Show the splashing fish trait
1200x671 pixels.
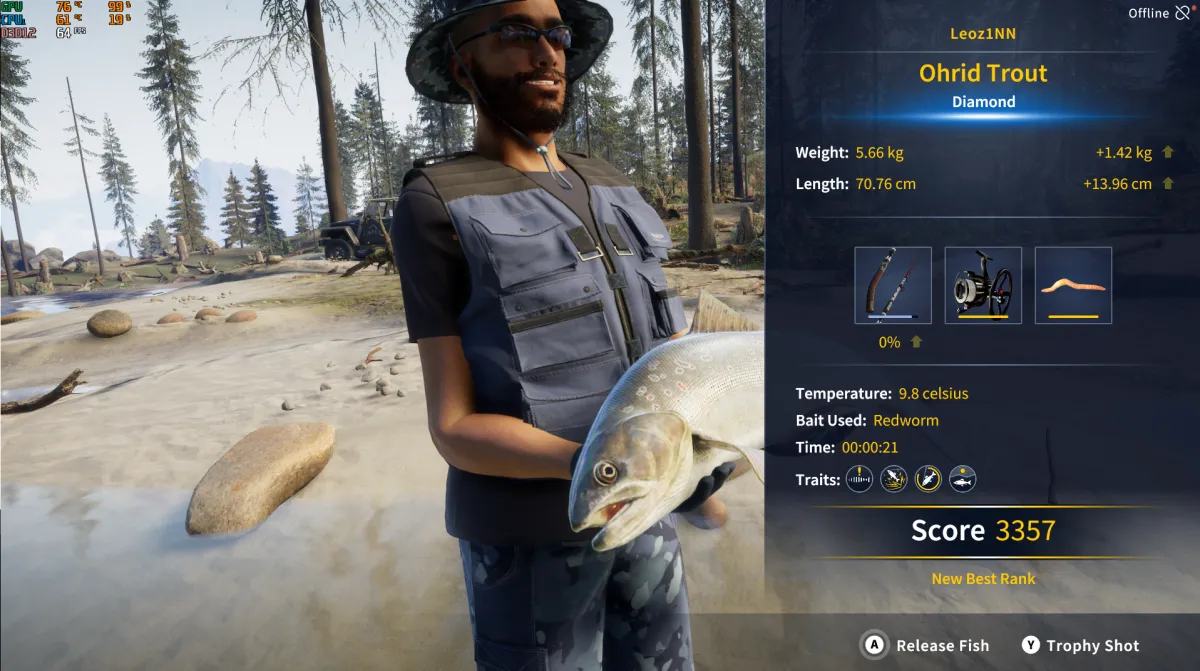click(x=894, y=479)
